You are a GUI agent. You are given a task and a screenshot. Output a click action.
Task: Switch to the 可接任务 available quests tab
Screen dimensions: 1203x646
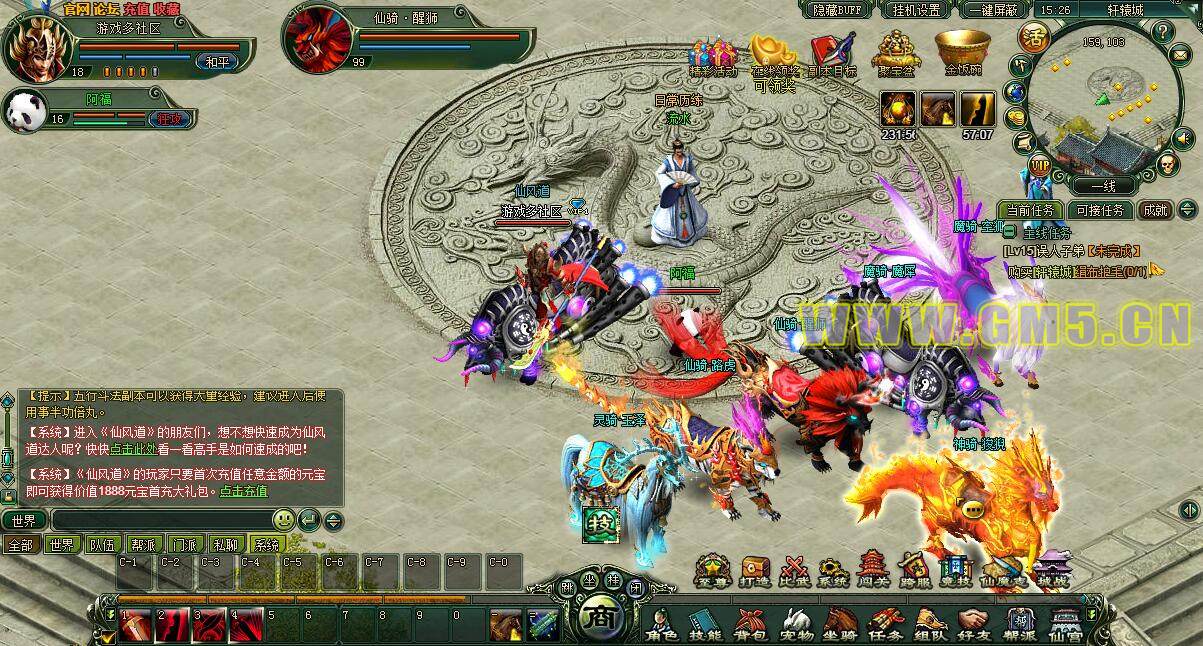click(1100, 210)
